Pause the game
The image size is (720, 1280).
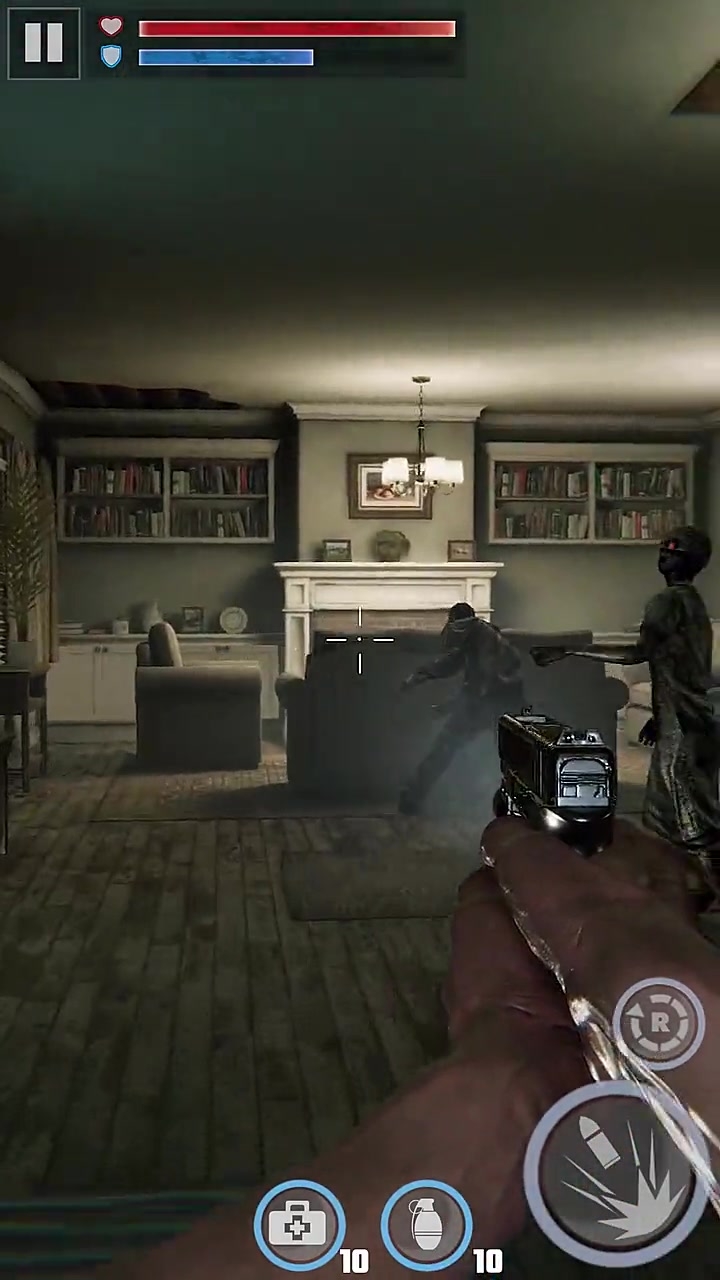click(x=44, y=43)
